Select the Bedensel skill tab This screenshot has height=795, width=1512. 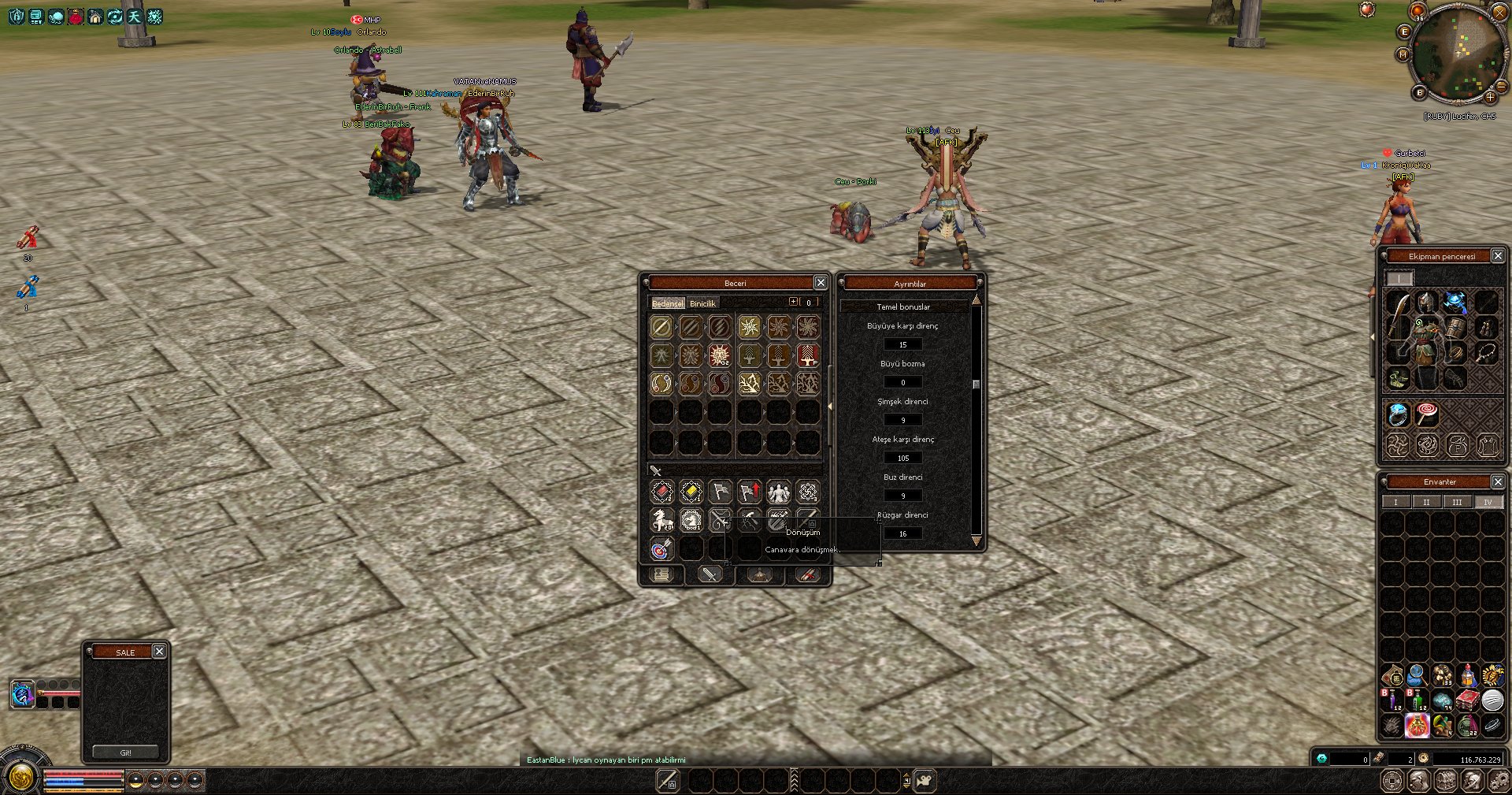point(667,303)
